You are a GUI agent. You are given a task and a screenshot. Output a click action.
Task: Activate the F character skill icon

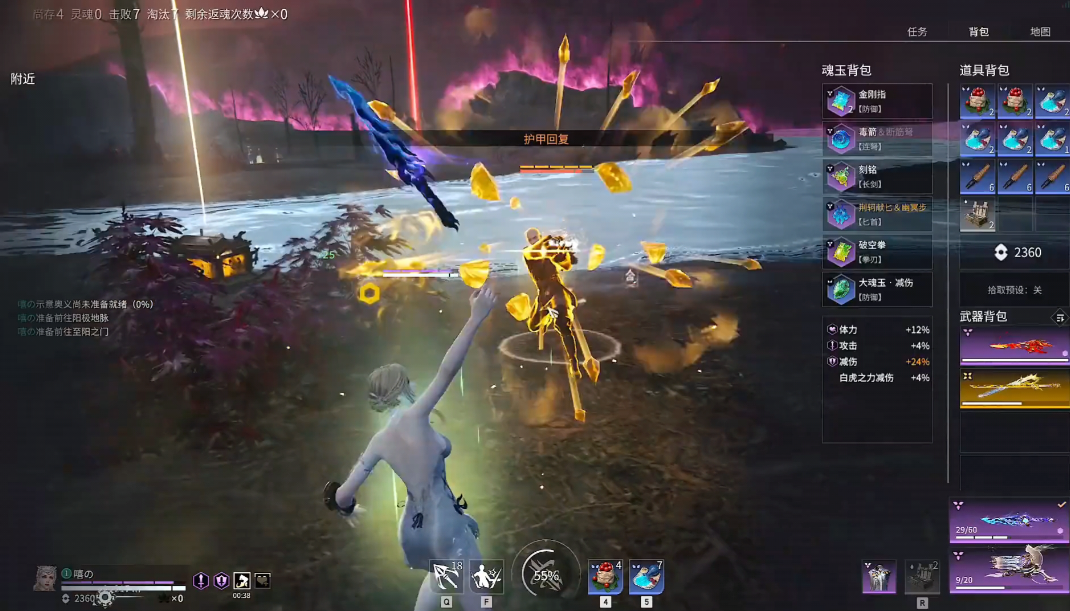(486, 577)
